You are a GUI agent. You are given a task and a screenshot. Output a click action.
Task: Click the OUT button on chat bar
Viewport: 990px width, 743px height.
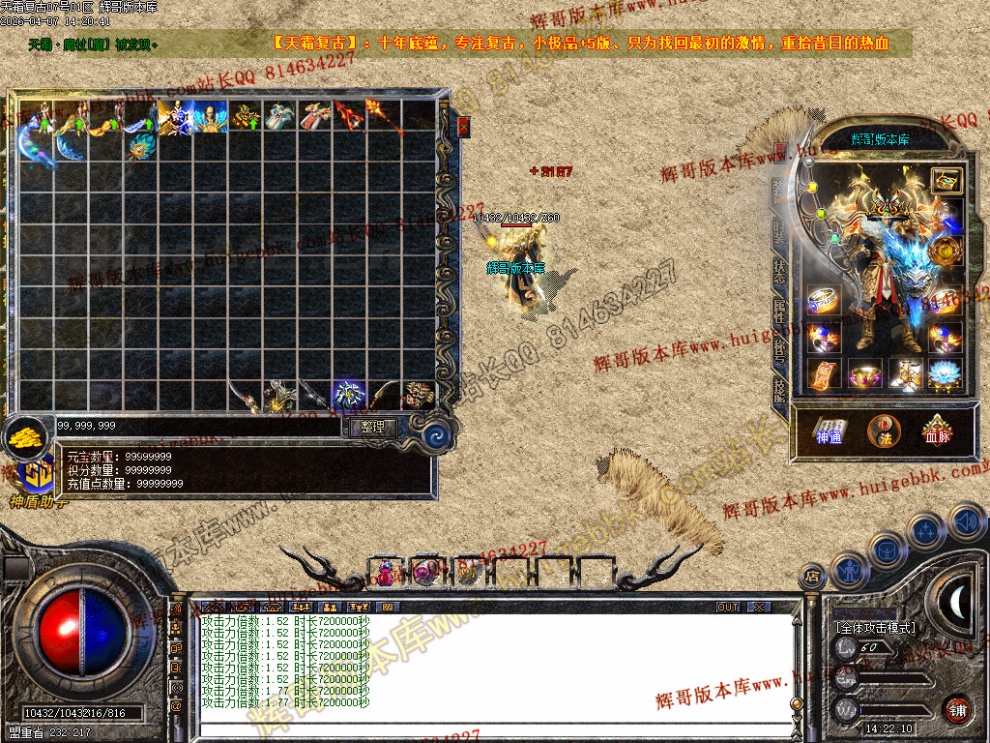pos(728,607)
